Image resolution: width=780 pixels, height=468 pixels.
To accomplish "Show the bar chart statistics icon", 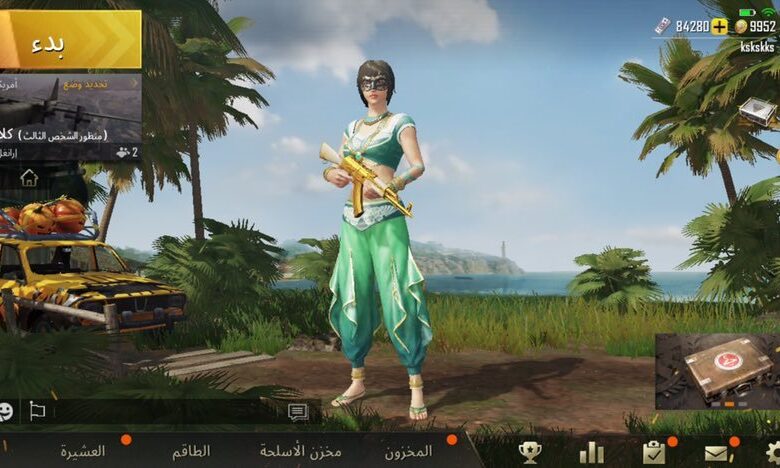I will click(x=591, y=452).
